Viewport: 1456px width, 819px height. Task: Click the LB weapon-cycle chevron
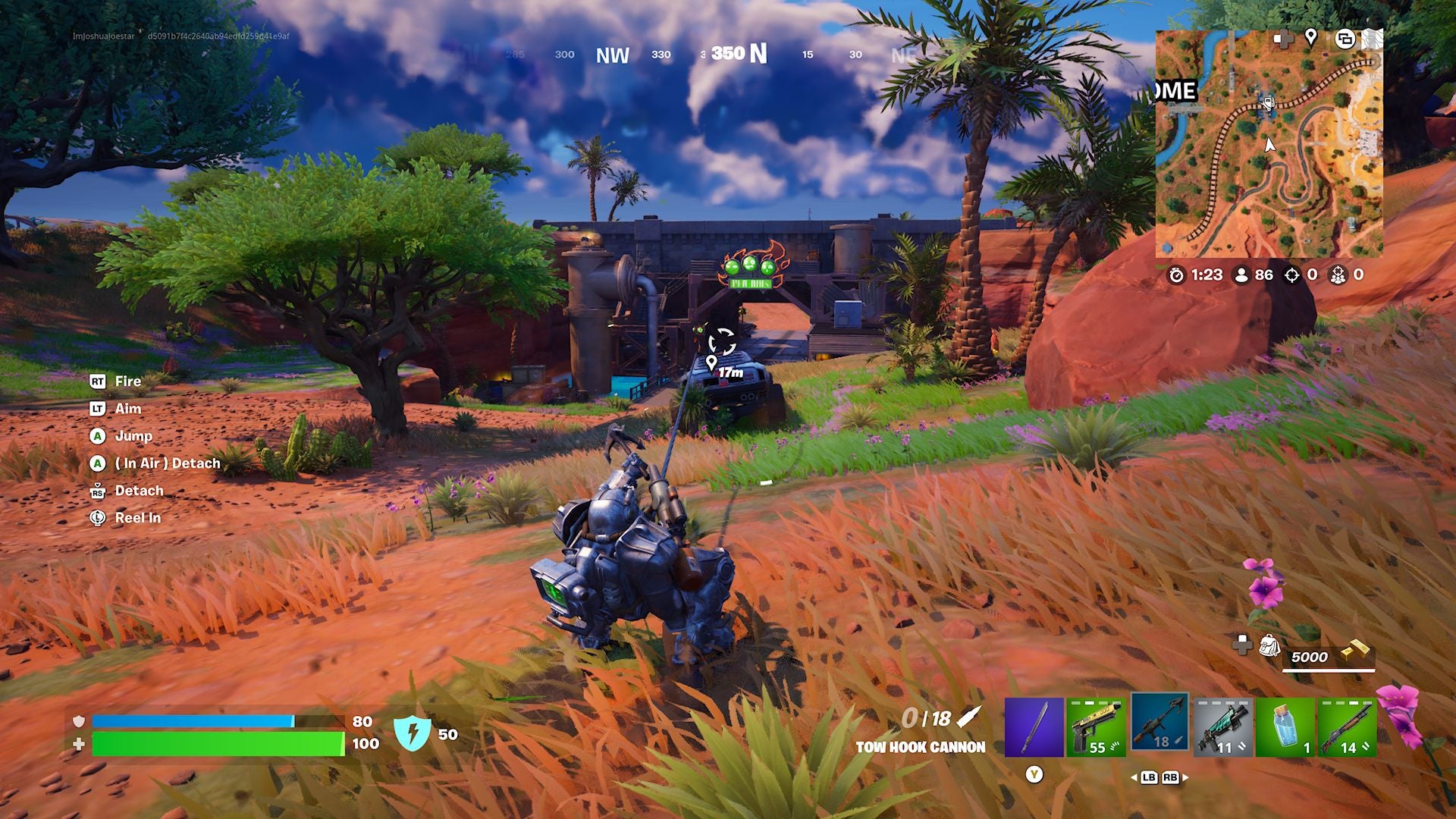click(1147, 778)
